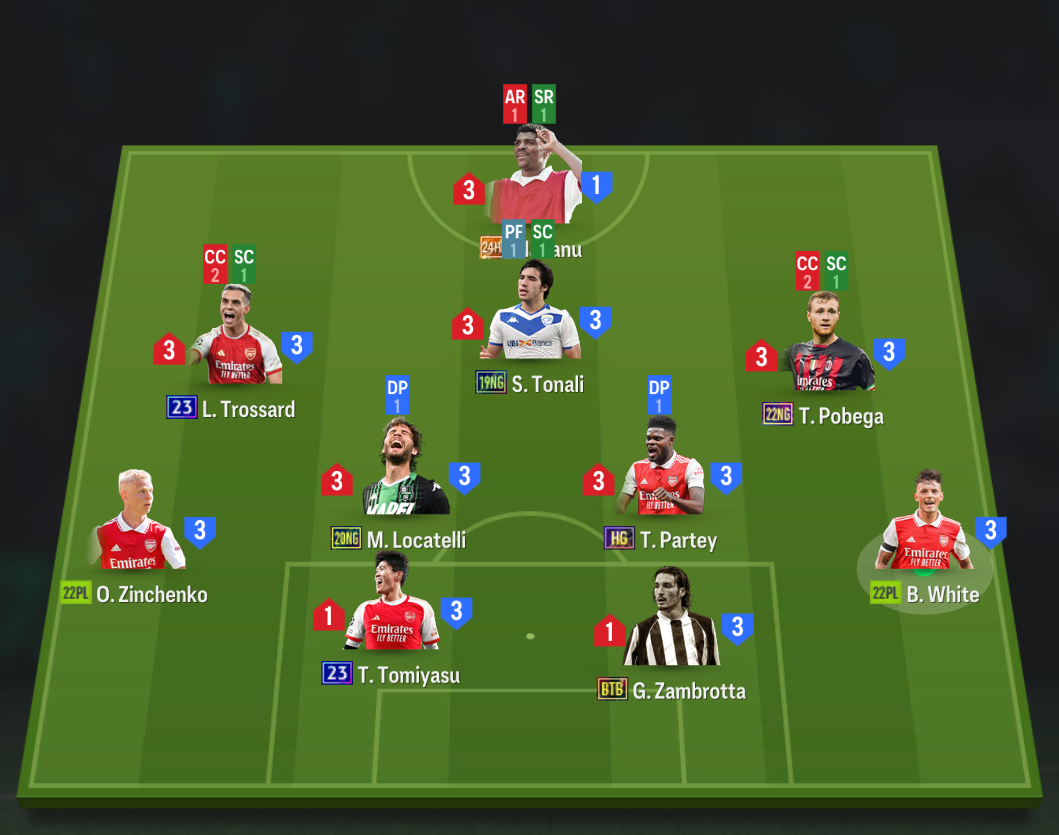Select the lone striker Kanu
The image size is (1059, 835).
tap(534, 180)
